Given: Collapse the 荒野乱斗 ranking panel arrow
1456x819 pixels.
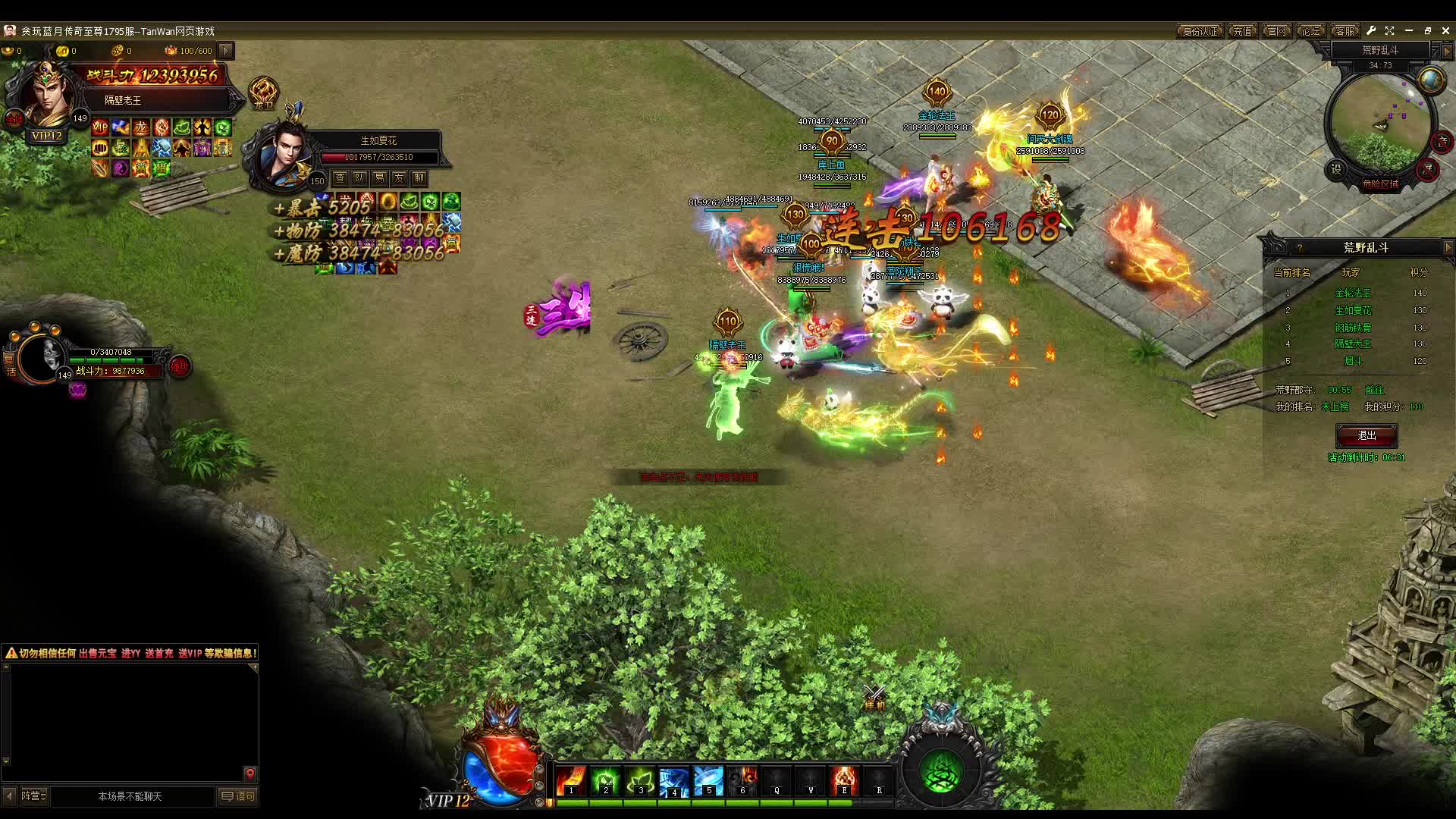Looking at the screenshot, I should point(1448,248).
